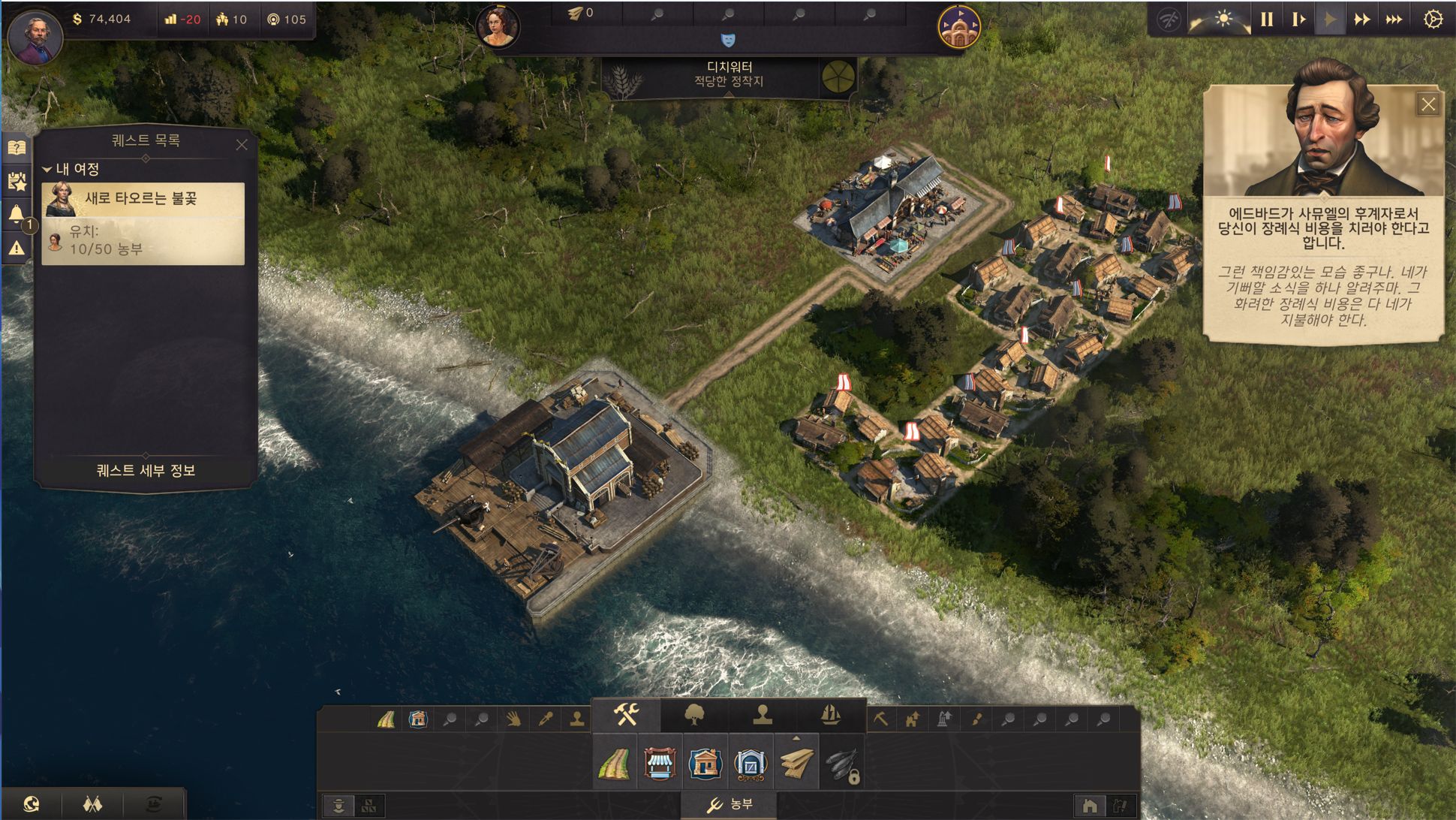The width and height of the screenshot is (1456, 820).
Task: Switch to the ship category tab
Action: [x=830, y=715]
